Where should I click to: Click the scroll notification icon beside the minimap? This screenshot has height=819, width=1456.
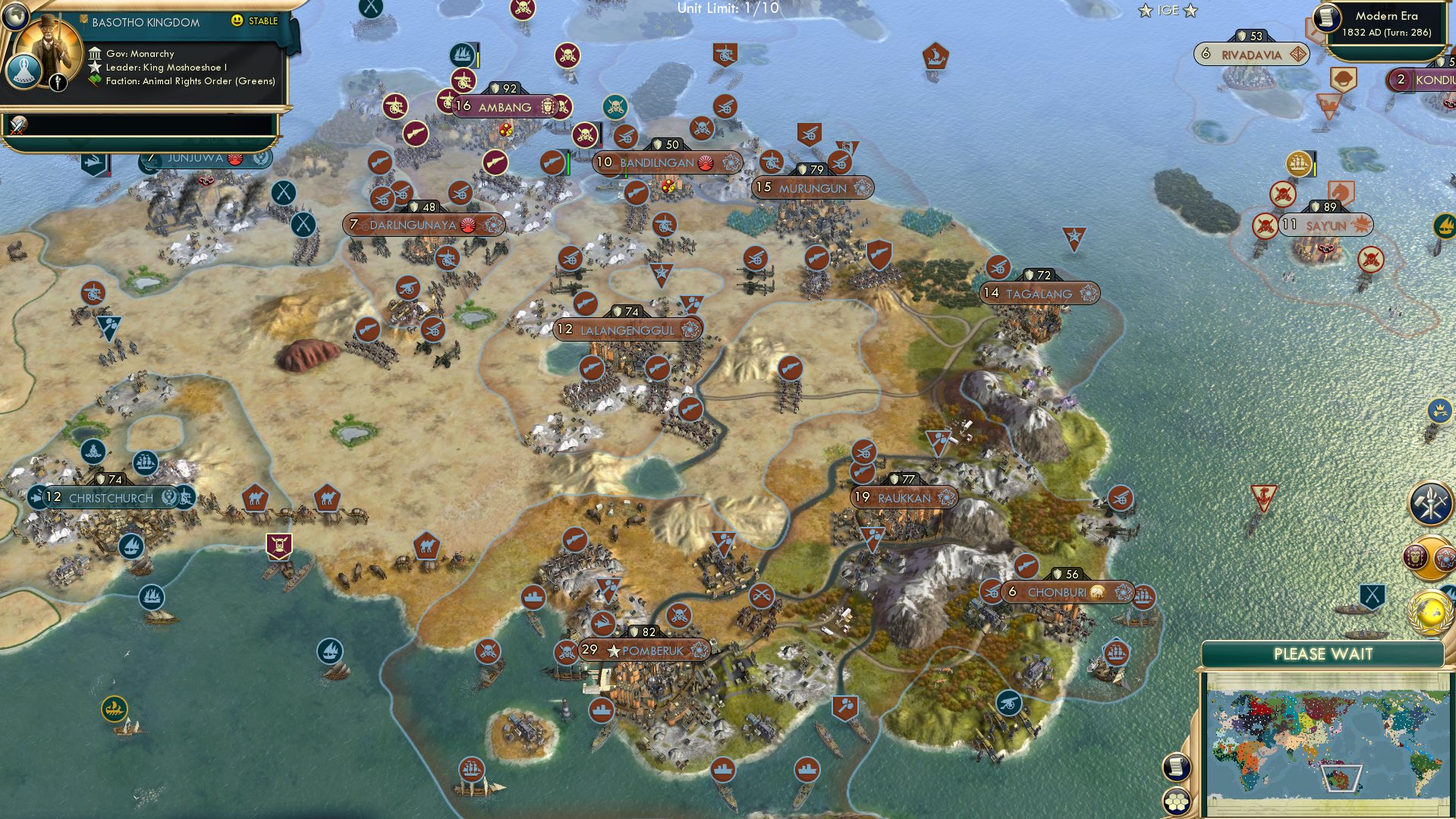tap(1177, 767)
